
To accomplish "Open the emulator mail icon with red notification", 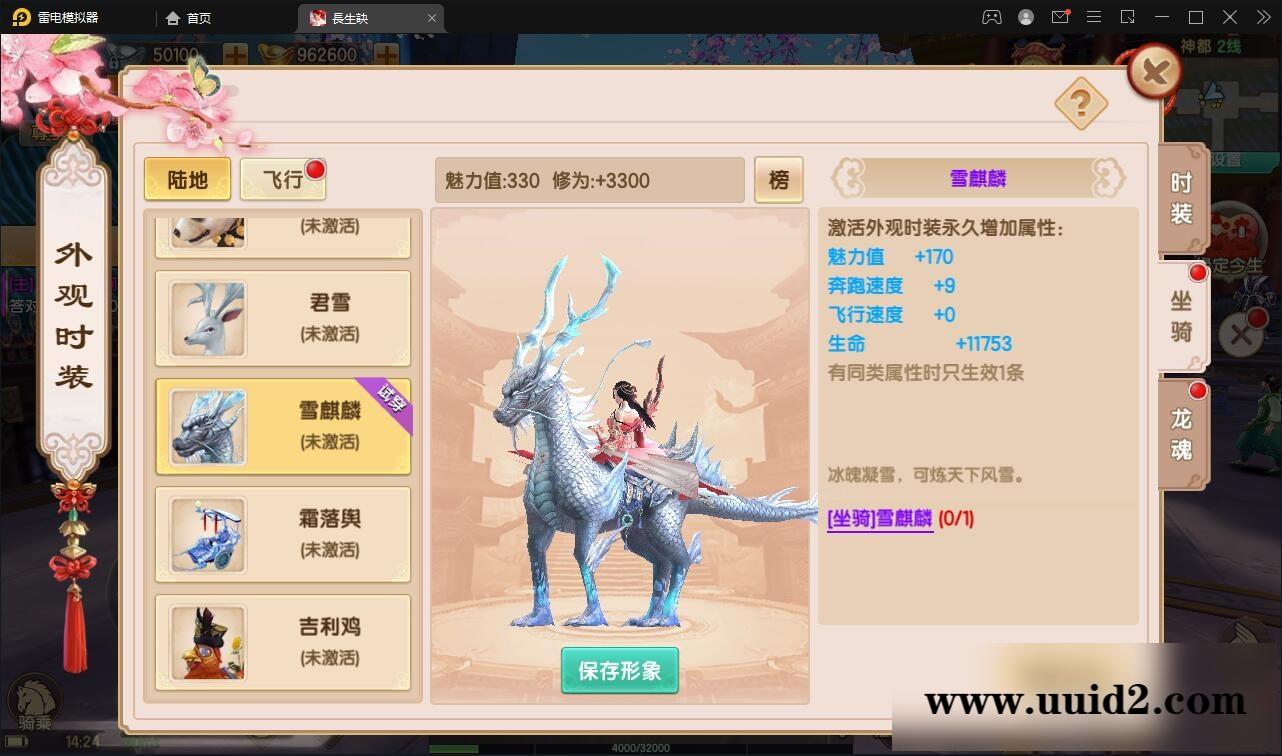I will (x=1061, y=17).
